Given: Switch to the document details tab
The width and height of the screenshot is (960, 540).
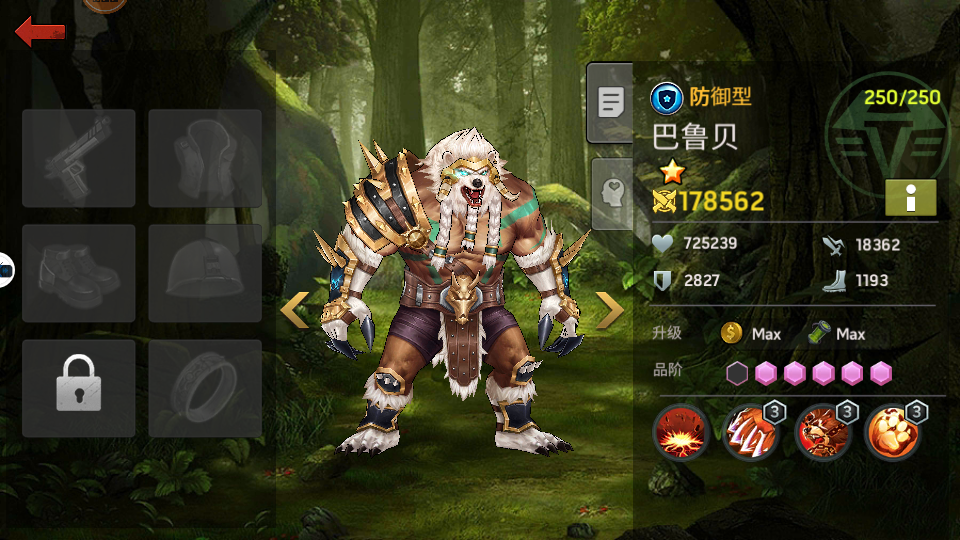Looking at the screenshot, I should tap(610, 102).
